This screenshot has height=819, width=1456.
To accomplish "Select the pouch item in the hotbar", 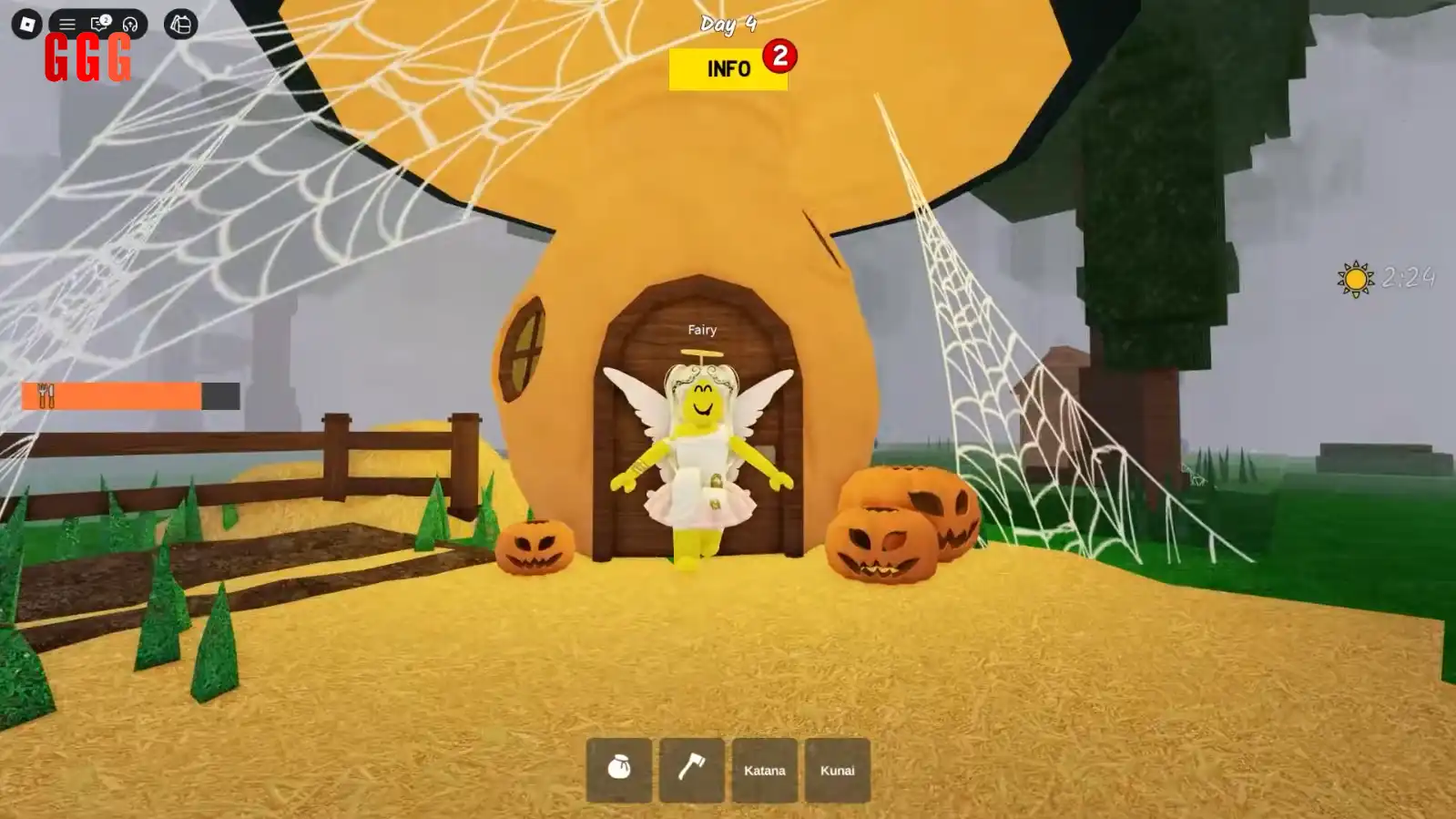I will click(x=619, y=768).
